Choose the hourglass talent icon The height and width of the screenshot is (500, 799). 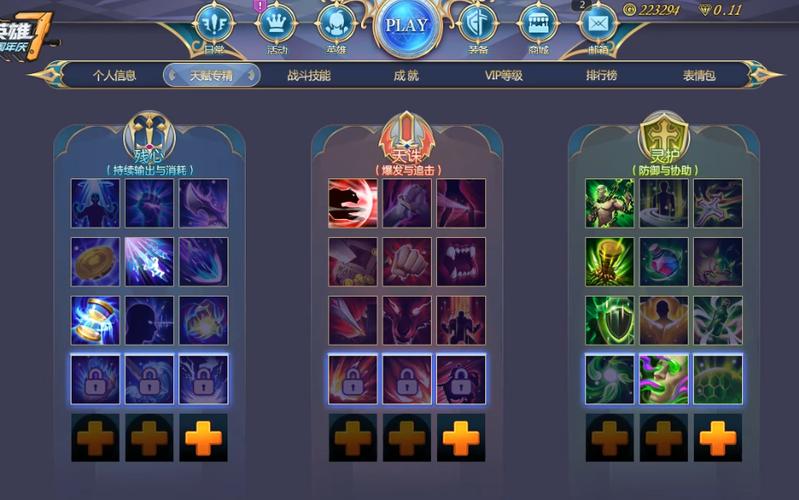coord(95,320)
